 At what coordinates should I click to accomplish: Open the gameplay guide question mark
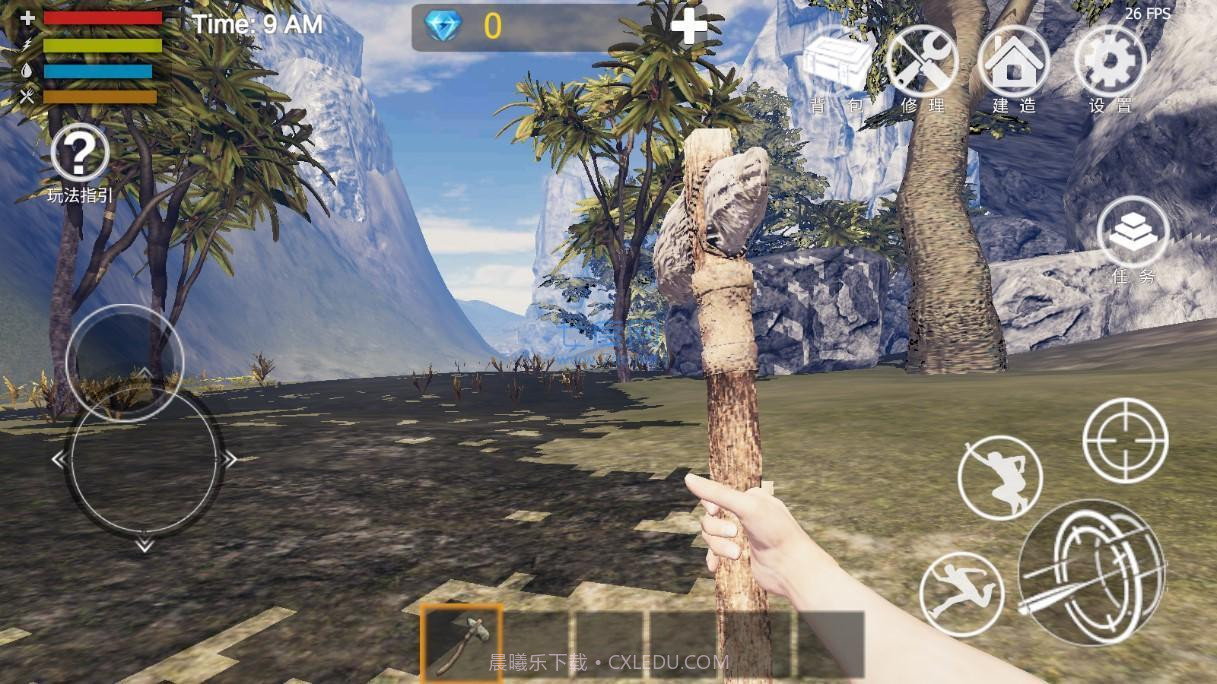tap(80, 155)
